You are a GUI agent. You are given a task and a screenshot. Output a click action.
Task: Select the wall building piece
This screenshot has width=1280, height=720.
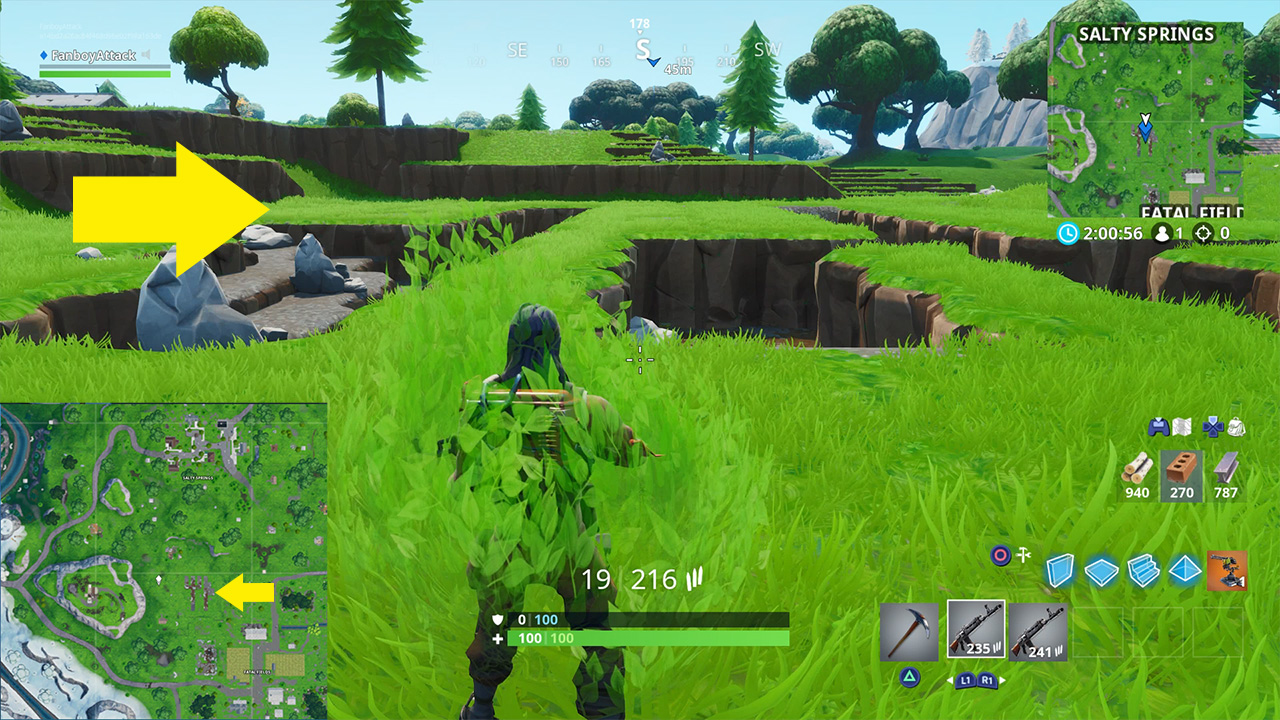click(x=1060, y=569)
